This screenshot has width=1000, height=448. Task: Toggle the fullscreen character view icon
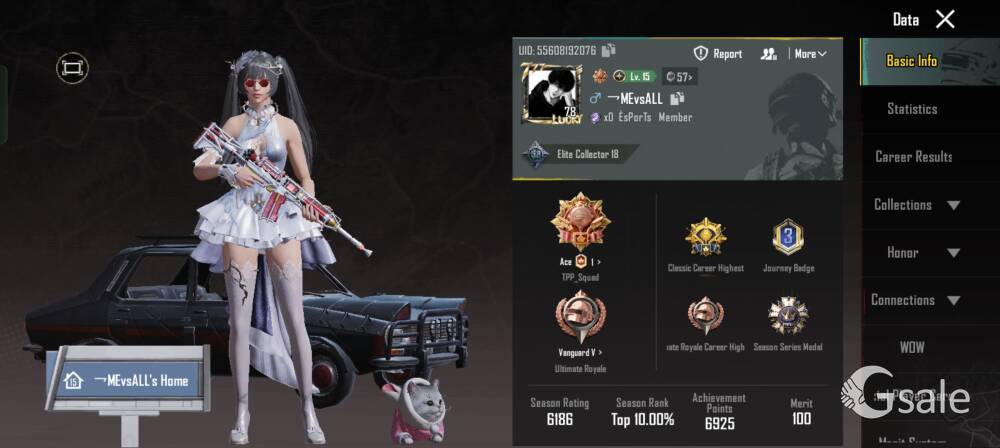click(x=72, y=67)
